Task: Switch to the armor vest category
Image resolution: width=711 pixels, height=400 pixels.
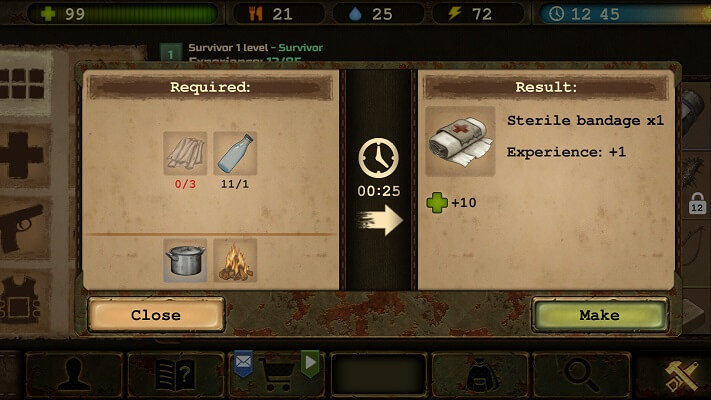Action: 25,296
